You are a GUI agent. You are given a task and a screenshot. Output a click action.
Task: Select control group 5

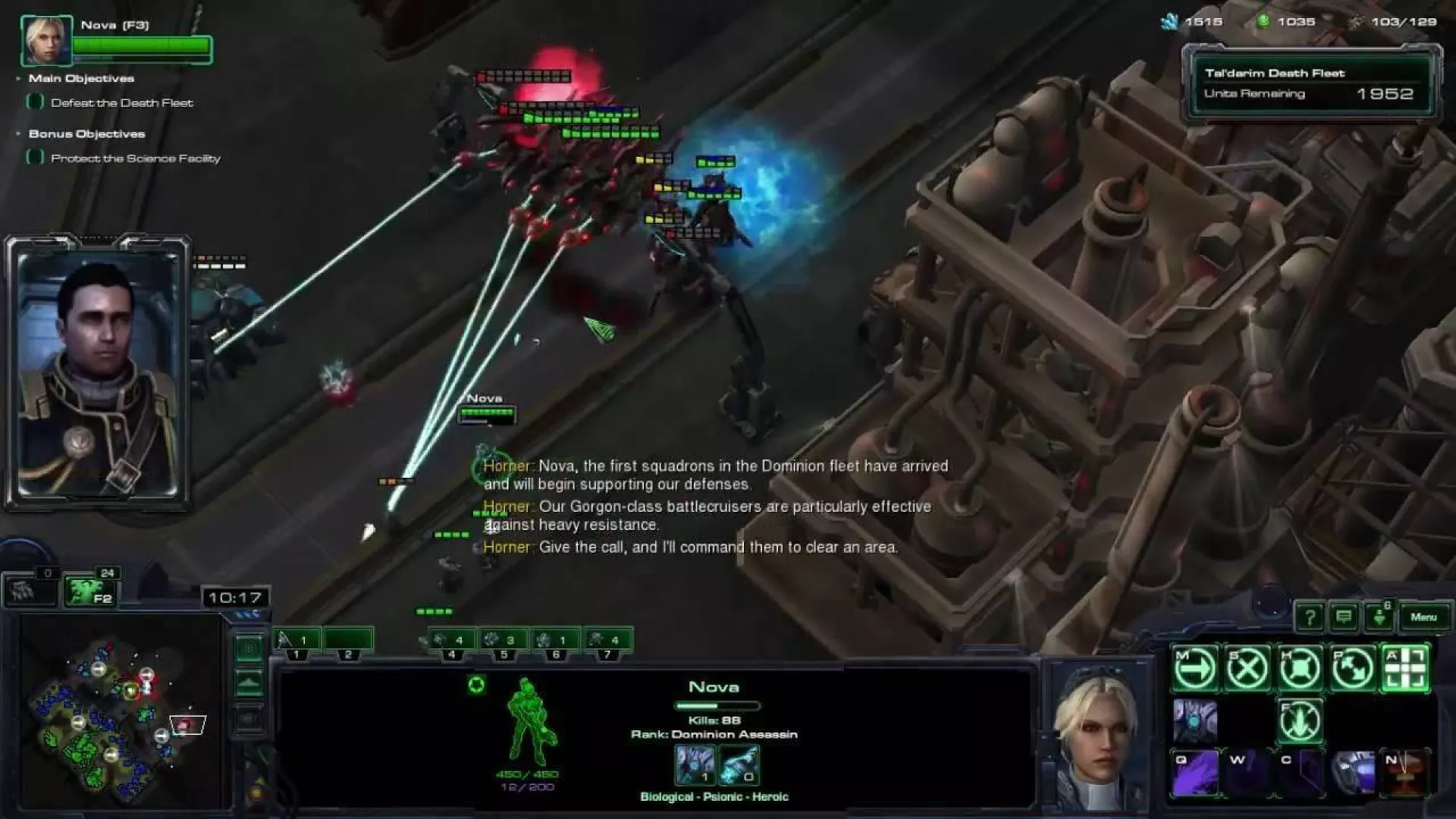point(504,642)
